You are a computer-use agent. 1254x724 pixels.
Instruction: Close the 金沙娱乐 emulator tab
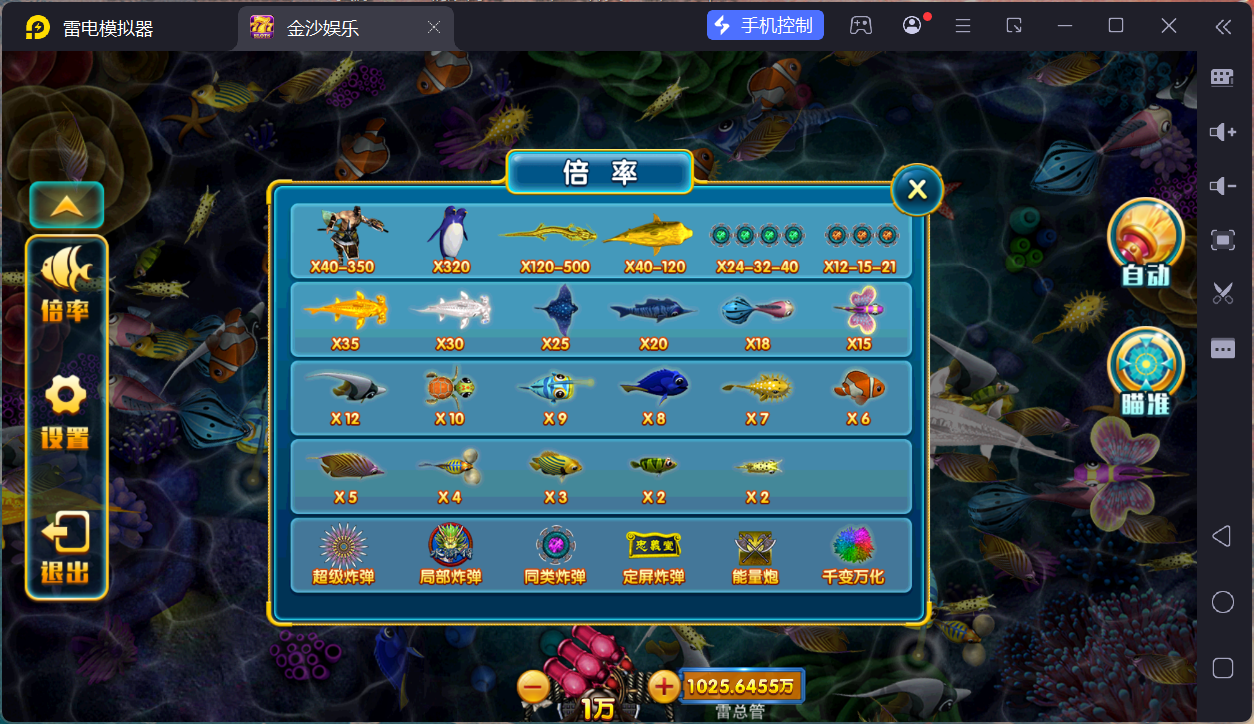coord(434,27)
